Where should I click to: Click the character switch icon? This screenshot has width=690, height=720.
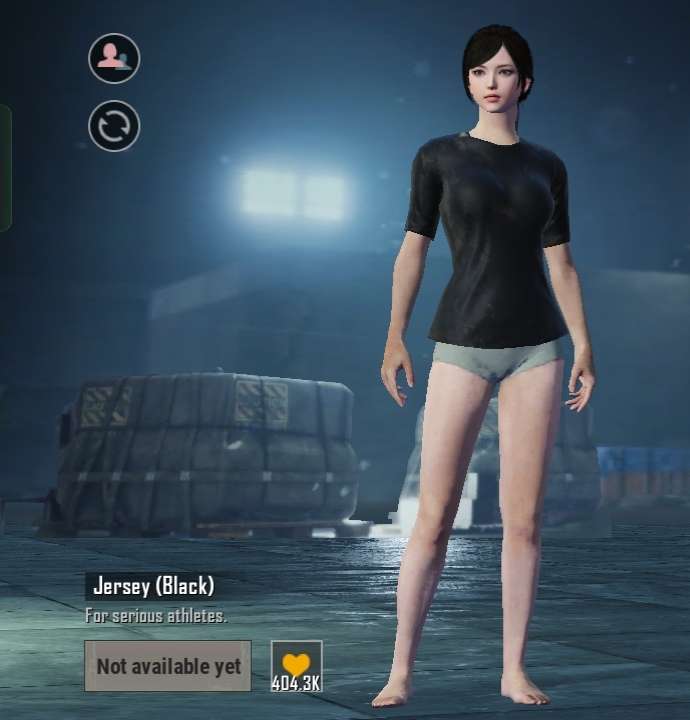[x=114, y=58]
